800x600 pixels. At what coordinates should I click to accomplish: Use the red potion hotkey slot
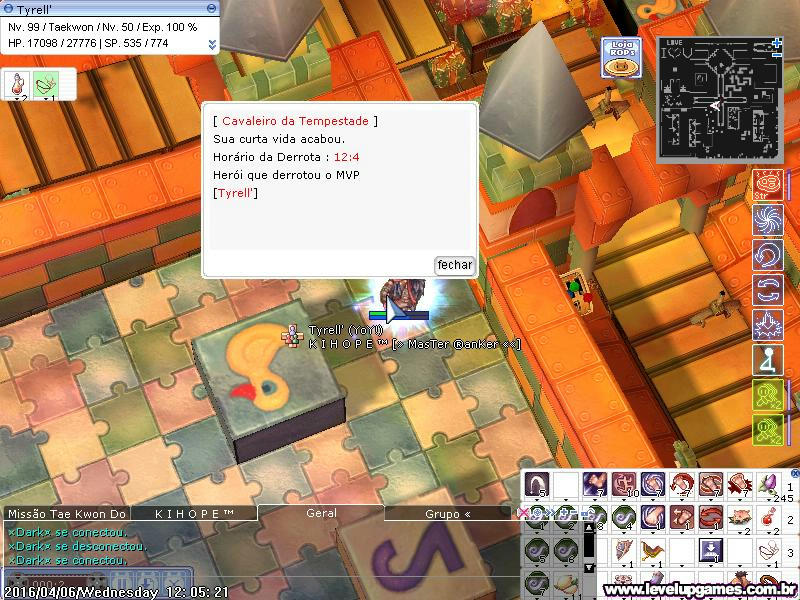(x=768, y=518)
